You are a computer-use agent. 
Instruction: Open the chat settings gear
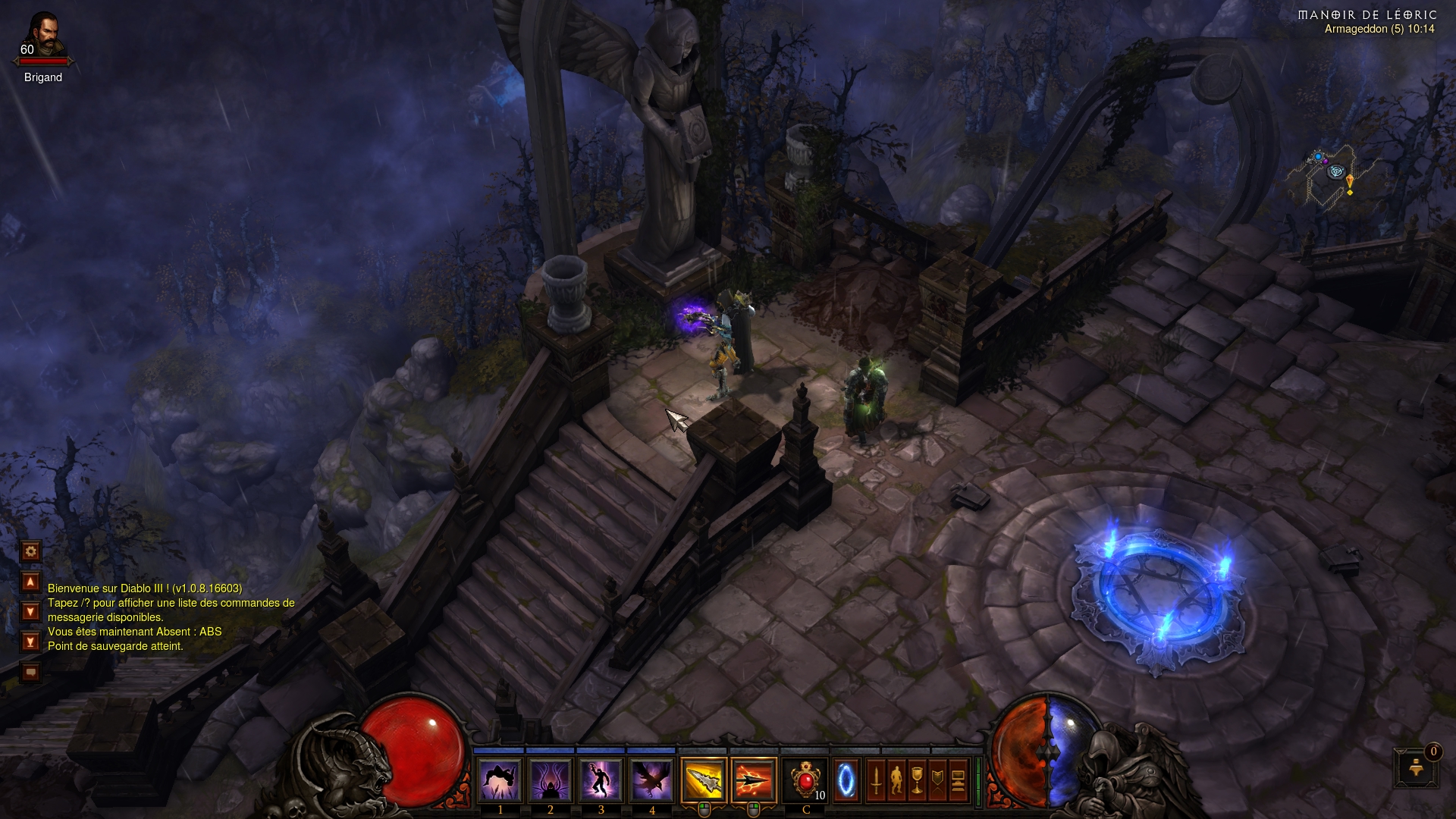pyautogui.click(x=30, y=551)
